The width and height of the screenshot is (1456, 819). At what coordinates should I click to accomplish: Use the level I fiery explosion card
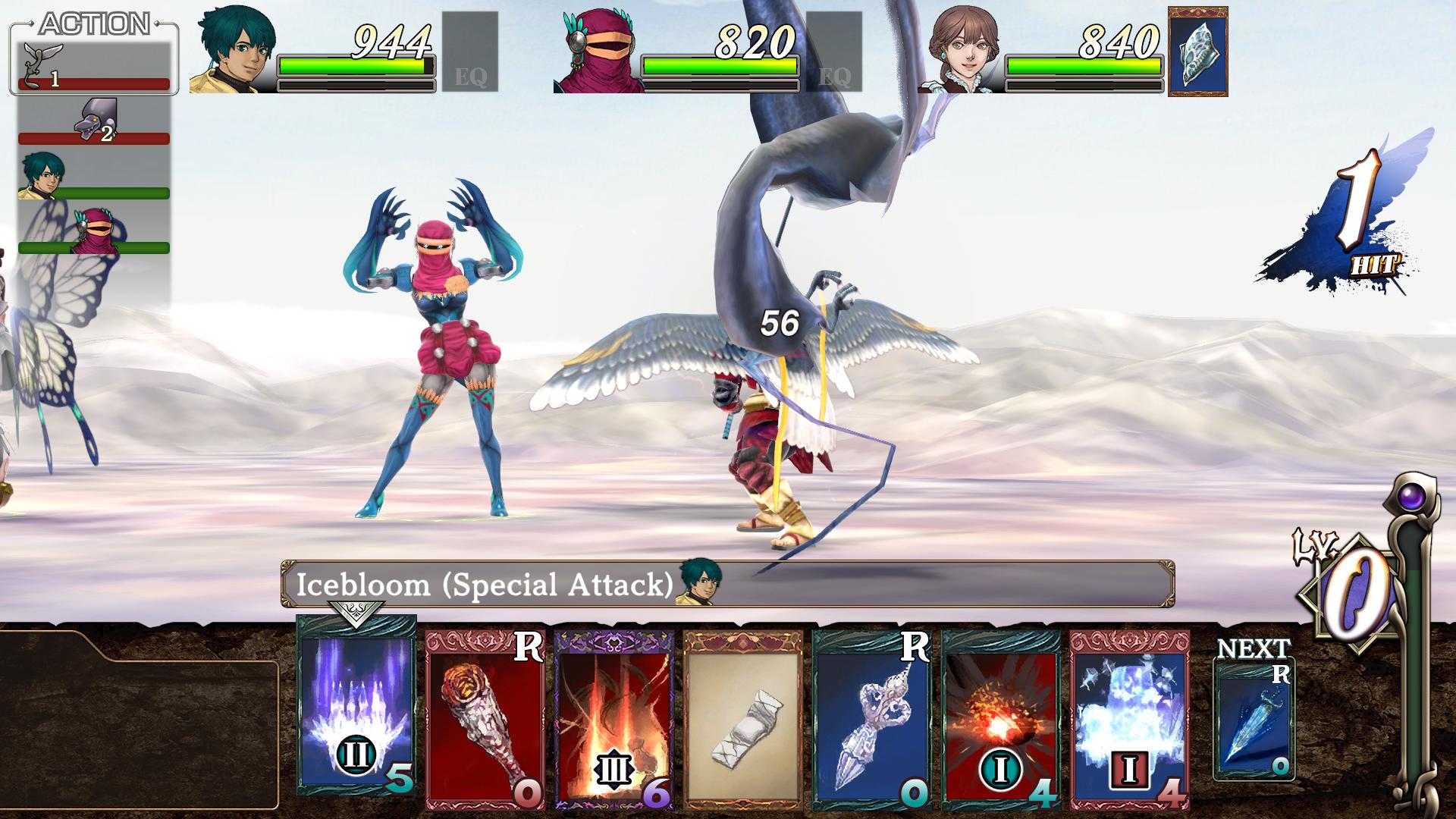[x=1000, y=719]
